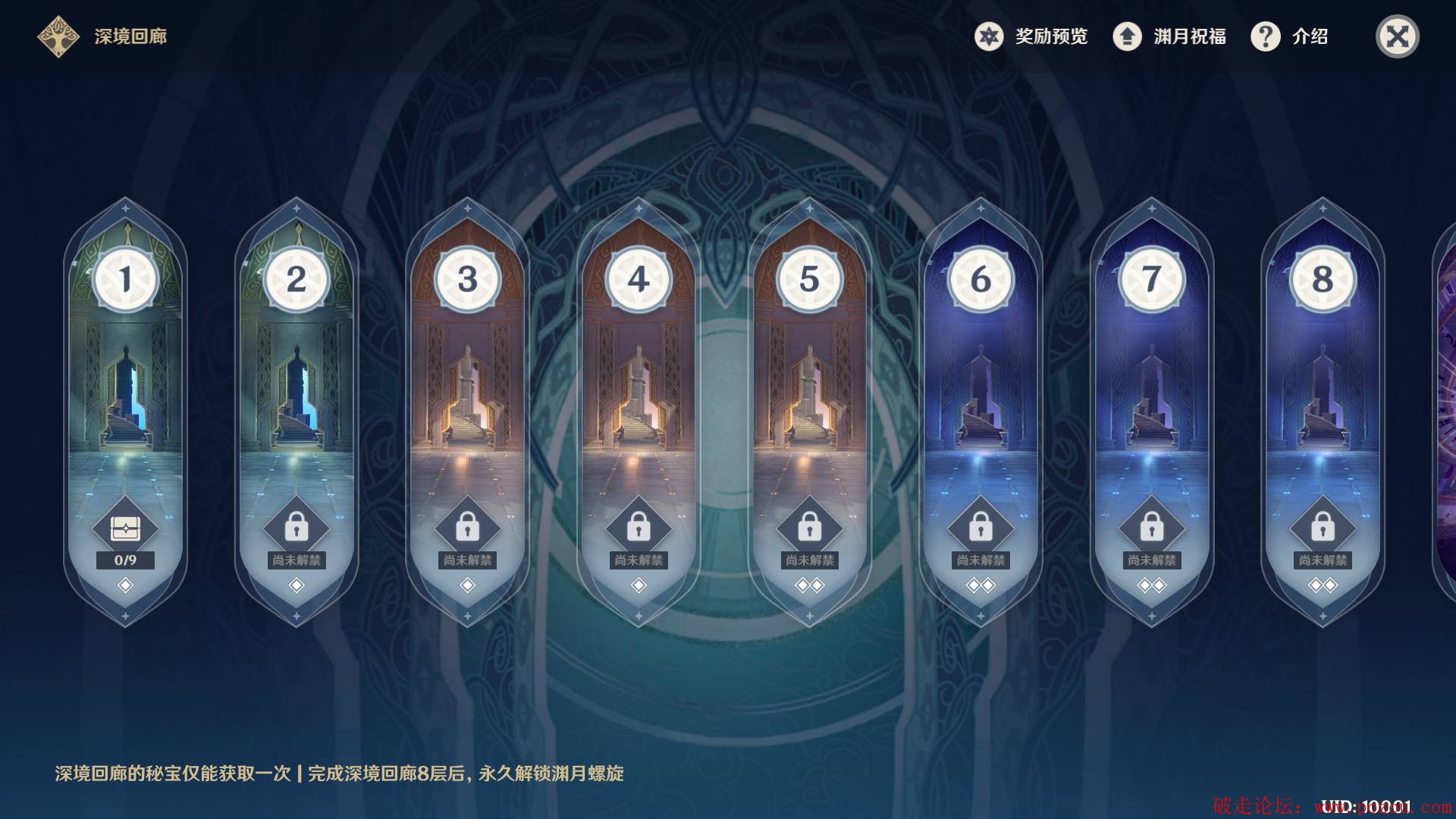Select floor 1 of the corridor
The height and width of the screenshot is (819, 1456).
pos(126,394)
